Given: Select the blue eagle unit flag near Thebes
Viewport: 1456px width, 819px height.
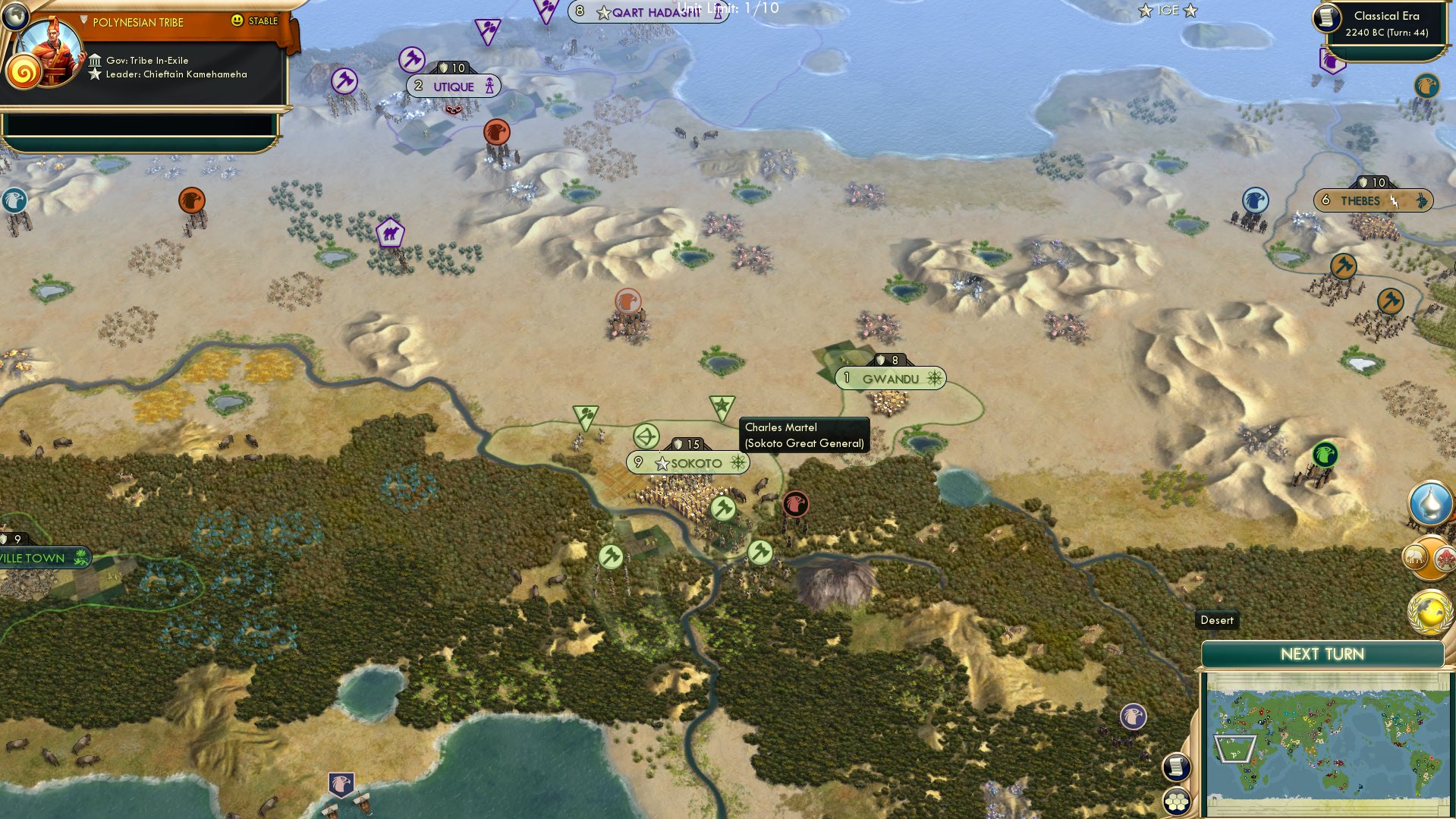Looking at the screenshot, I should [1255, 200].
